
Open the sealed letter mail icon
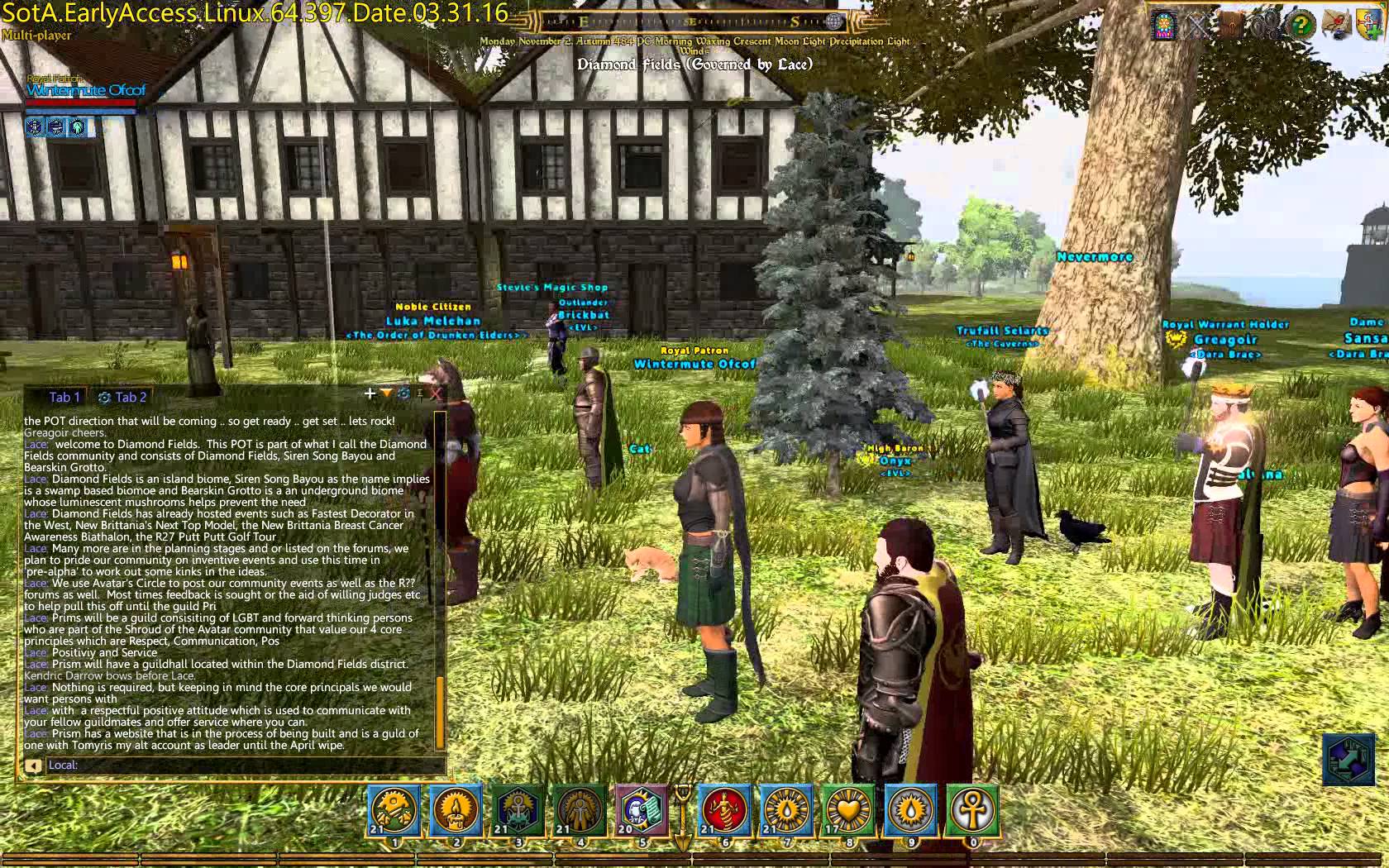pos(1334,26)
